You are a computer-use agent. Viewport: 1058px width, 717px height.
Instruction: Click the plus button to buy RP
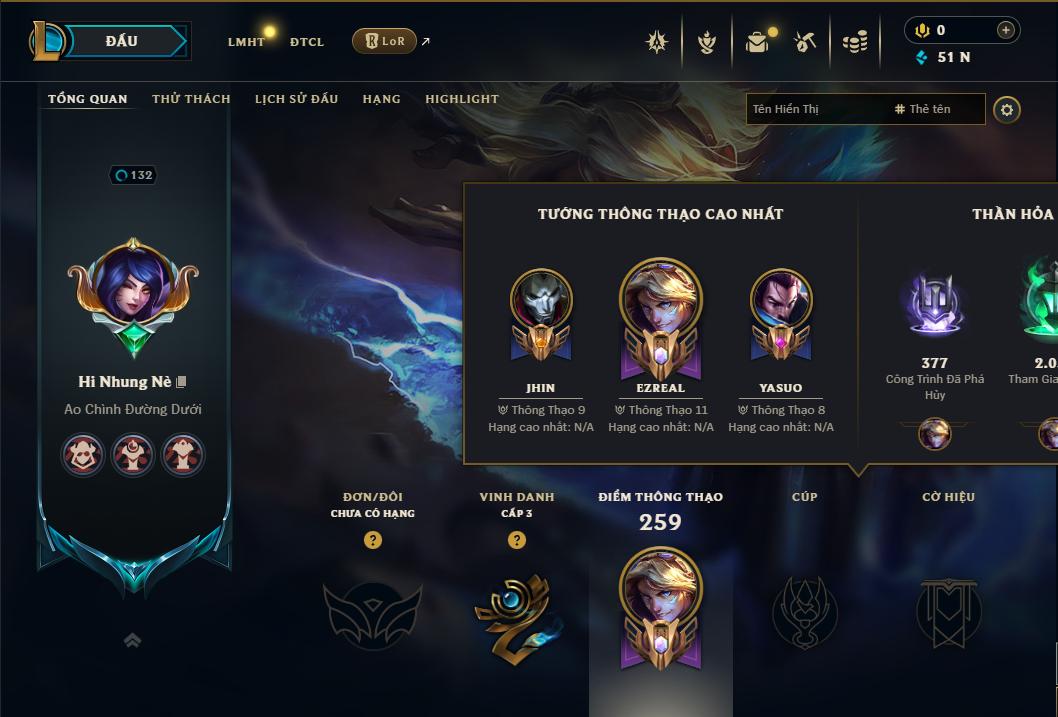1005,30
